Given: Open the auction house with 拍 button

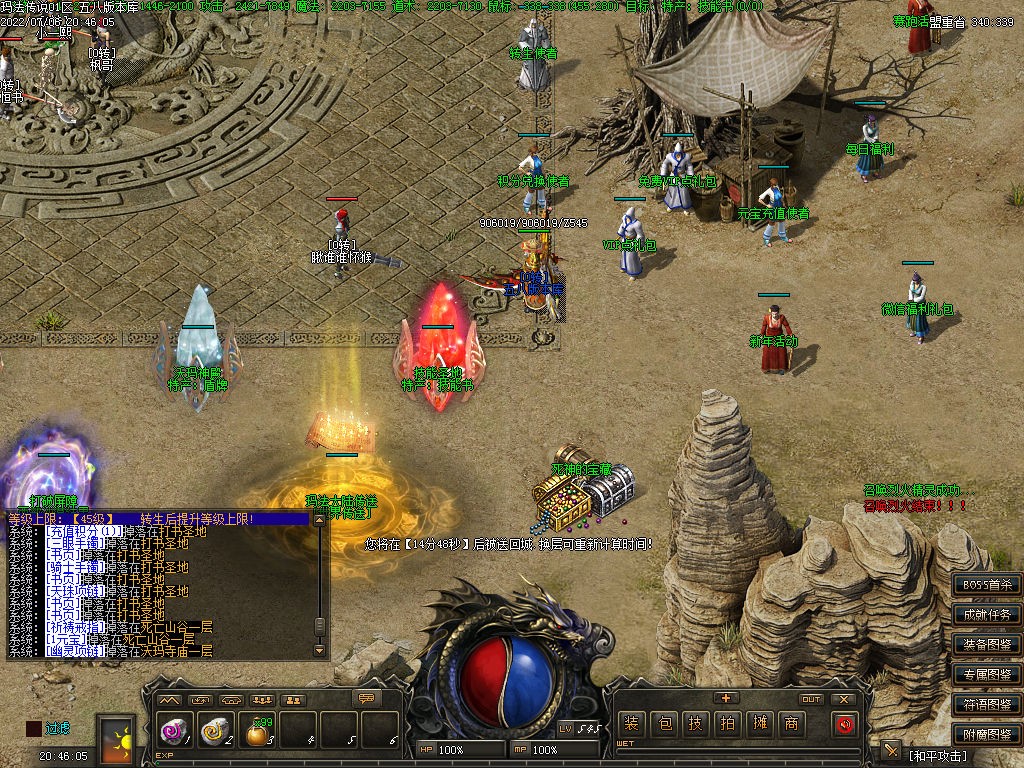Looking at the screenshot, I should (727, 723).
